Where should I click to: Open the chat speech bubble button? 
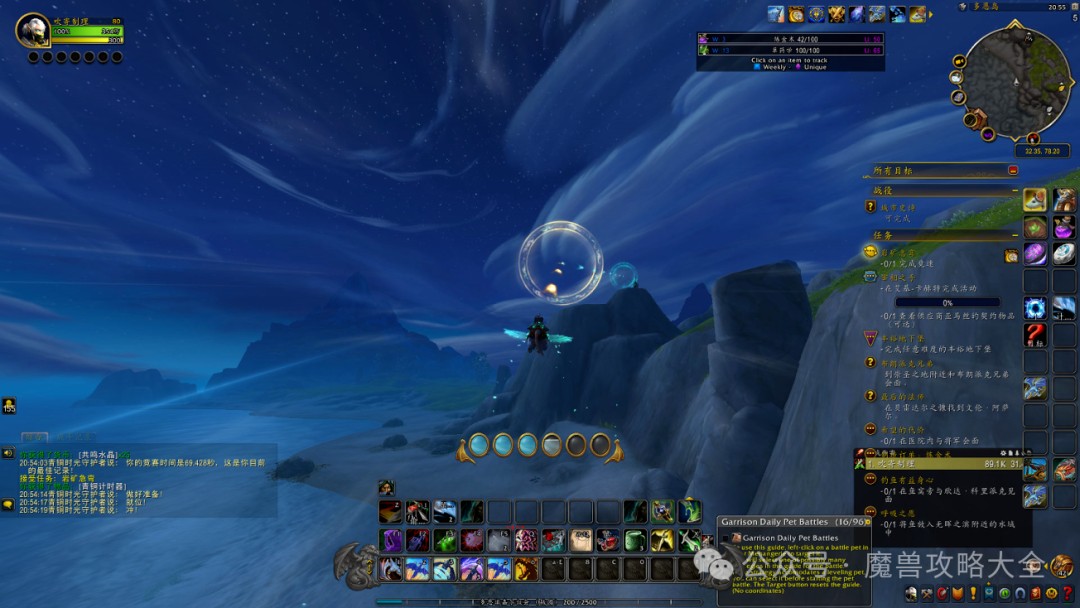click(8, 503)
